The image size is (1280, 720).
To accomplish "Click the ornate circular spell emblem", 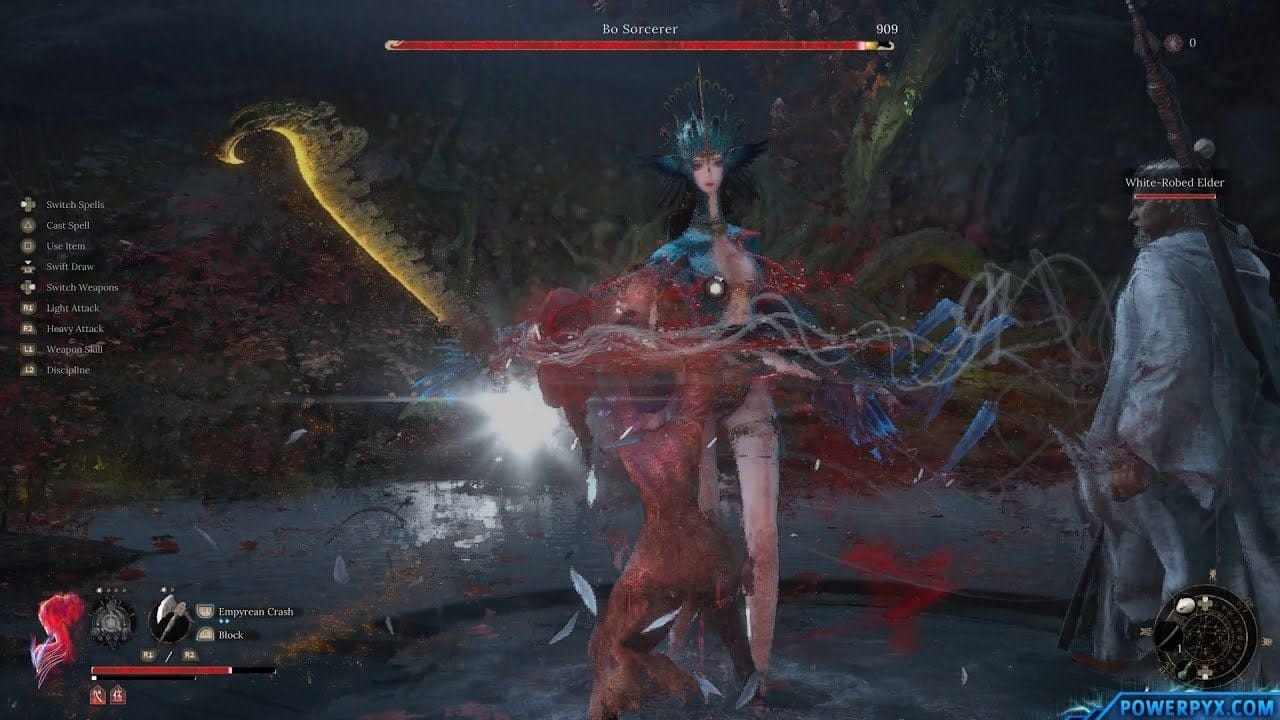I will (112, 622).
